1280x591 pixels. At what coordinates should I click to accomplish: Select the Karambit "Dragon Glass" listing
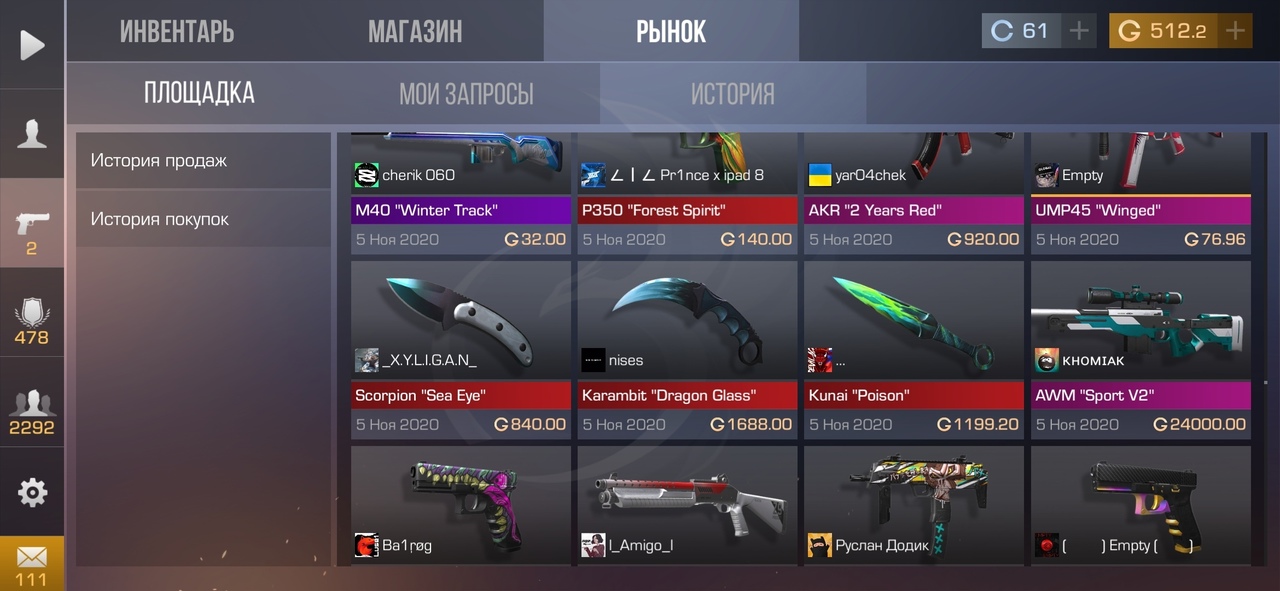687,349
